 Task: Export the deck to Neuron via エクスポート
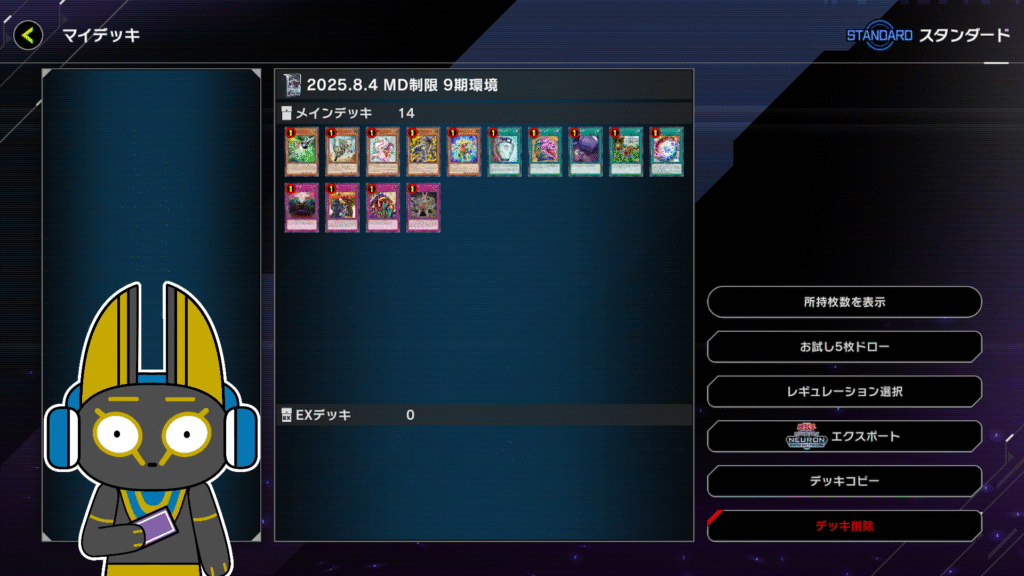[x=844, y=436]
